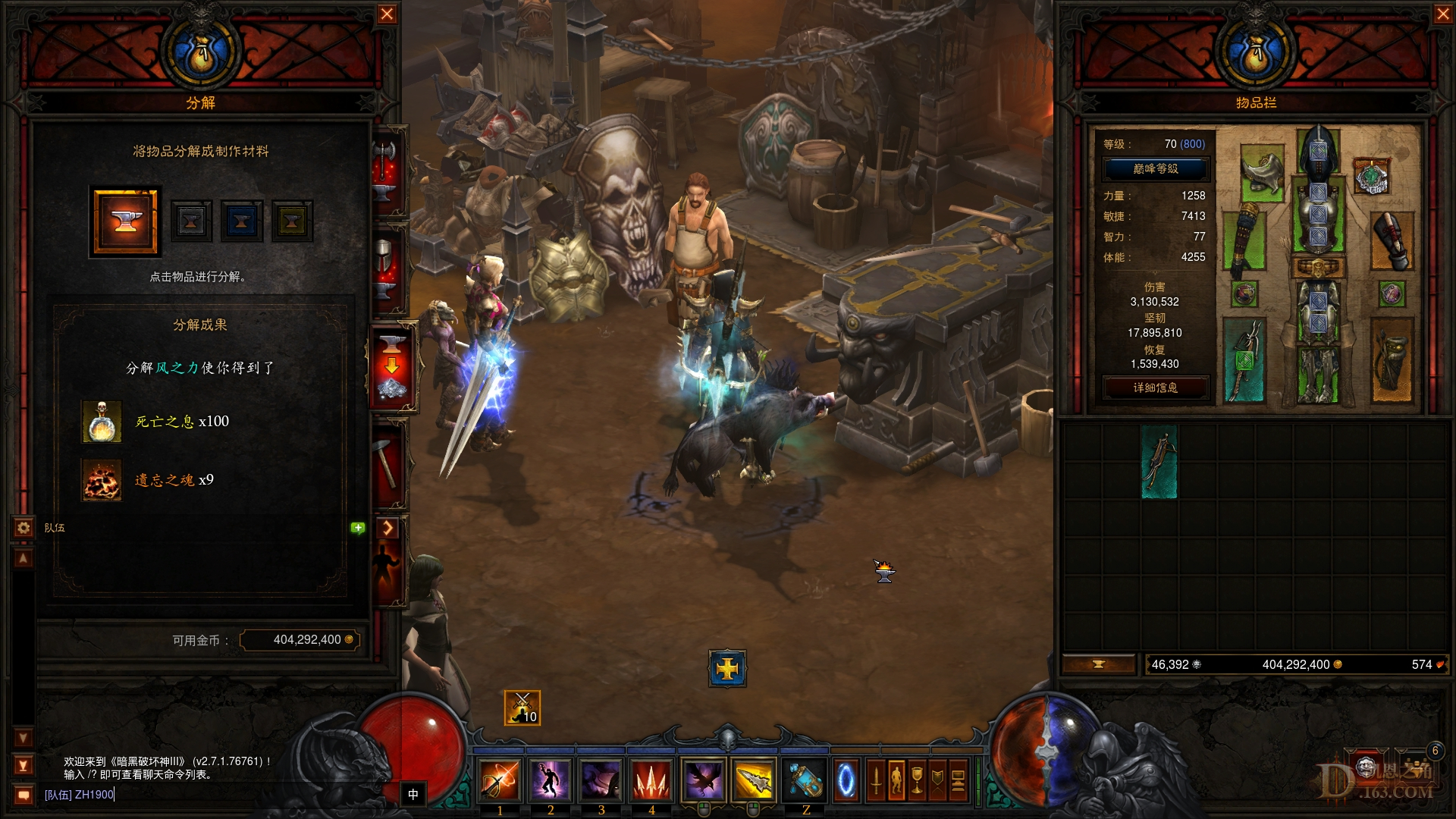Screen dimensions: 1456x819
Task: Select the rightmost salvage quality anvil
Action: (292, 221)
